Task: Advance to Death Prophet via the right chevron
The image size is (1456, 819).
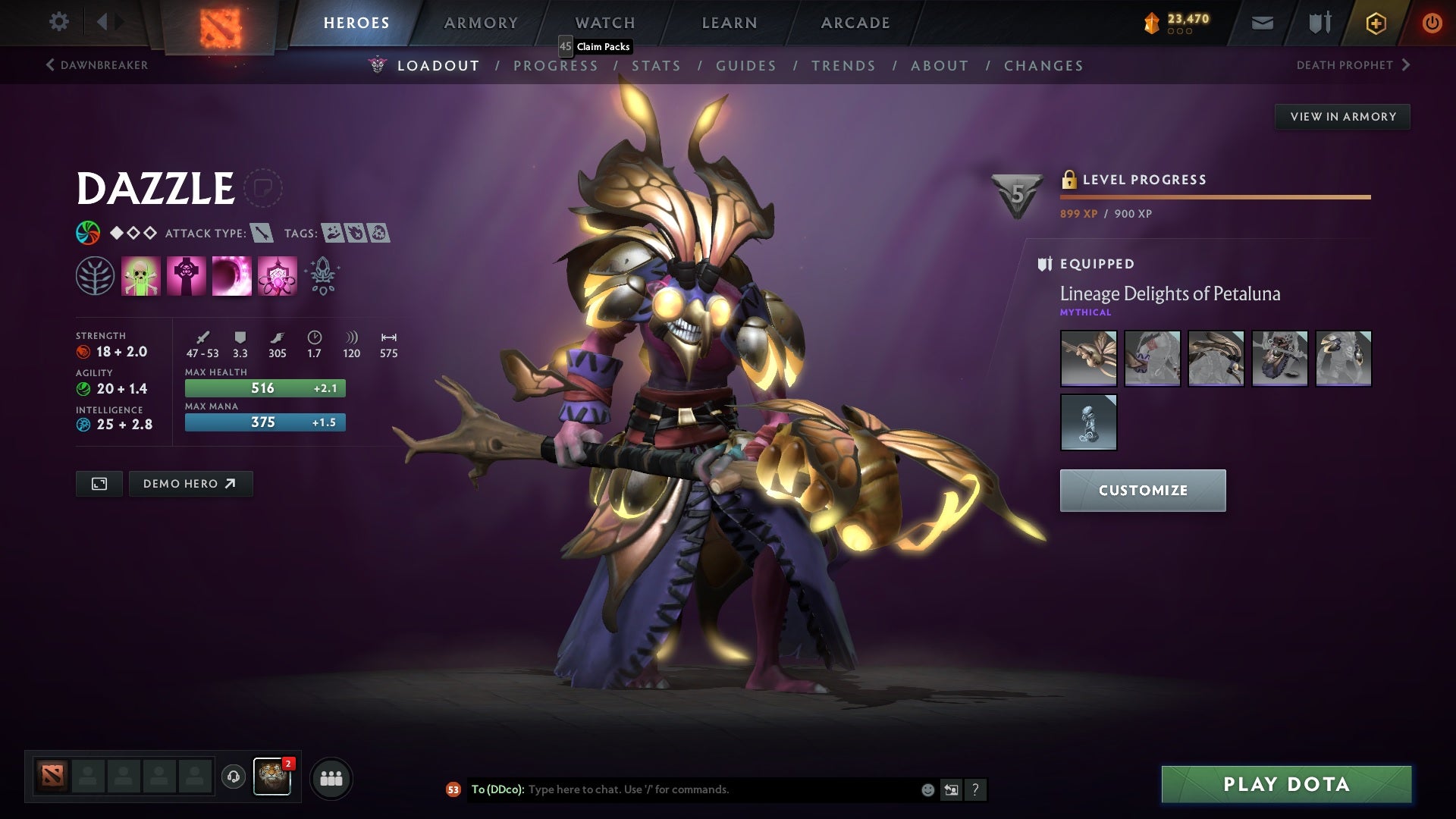Action: [1408, 64]
